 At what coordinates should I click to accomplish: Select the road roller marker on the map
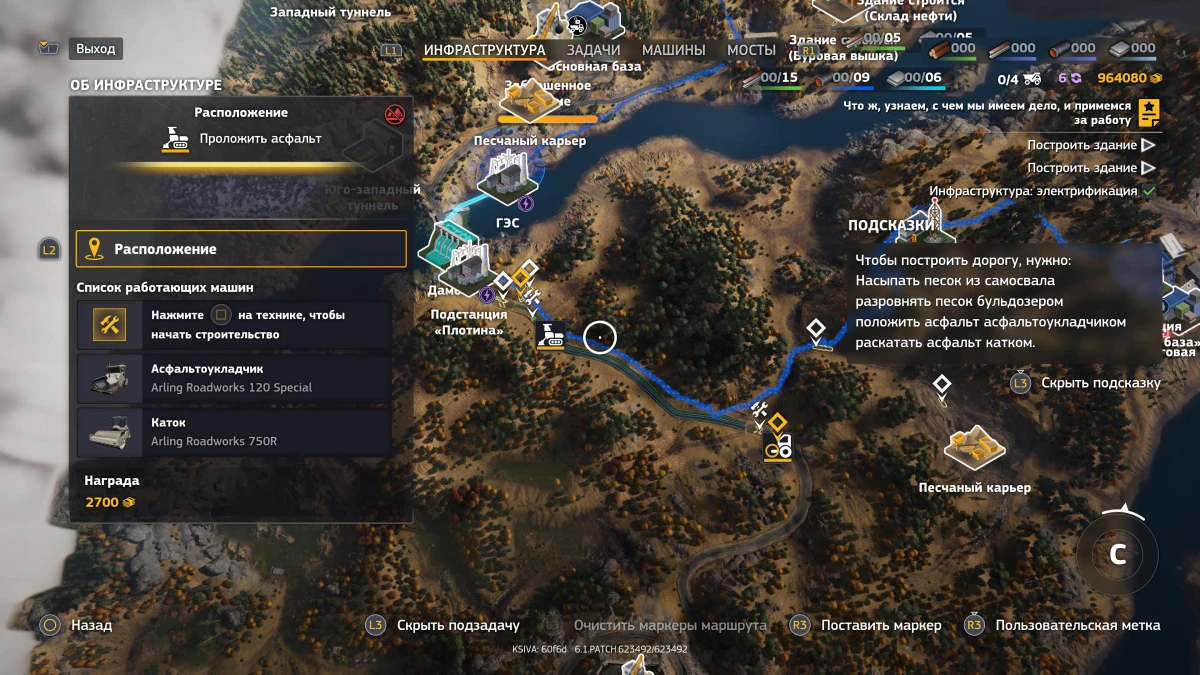(x=777, y=447)
